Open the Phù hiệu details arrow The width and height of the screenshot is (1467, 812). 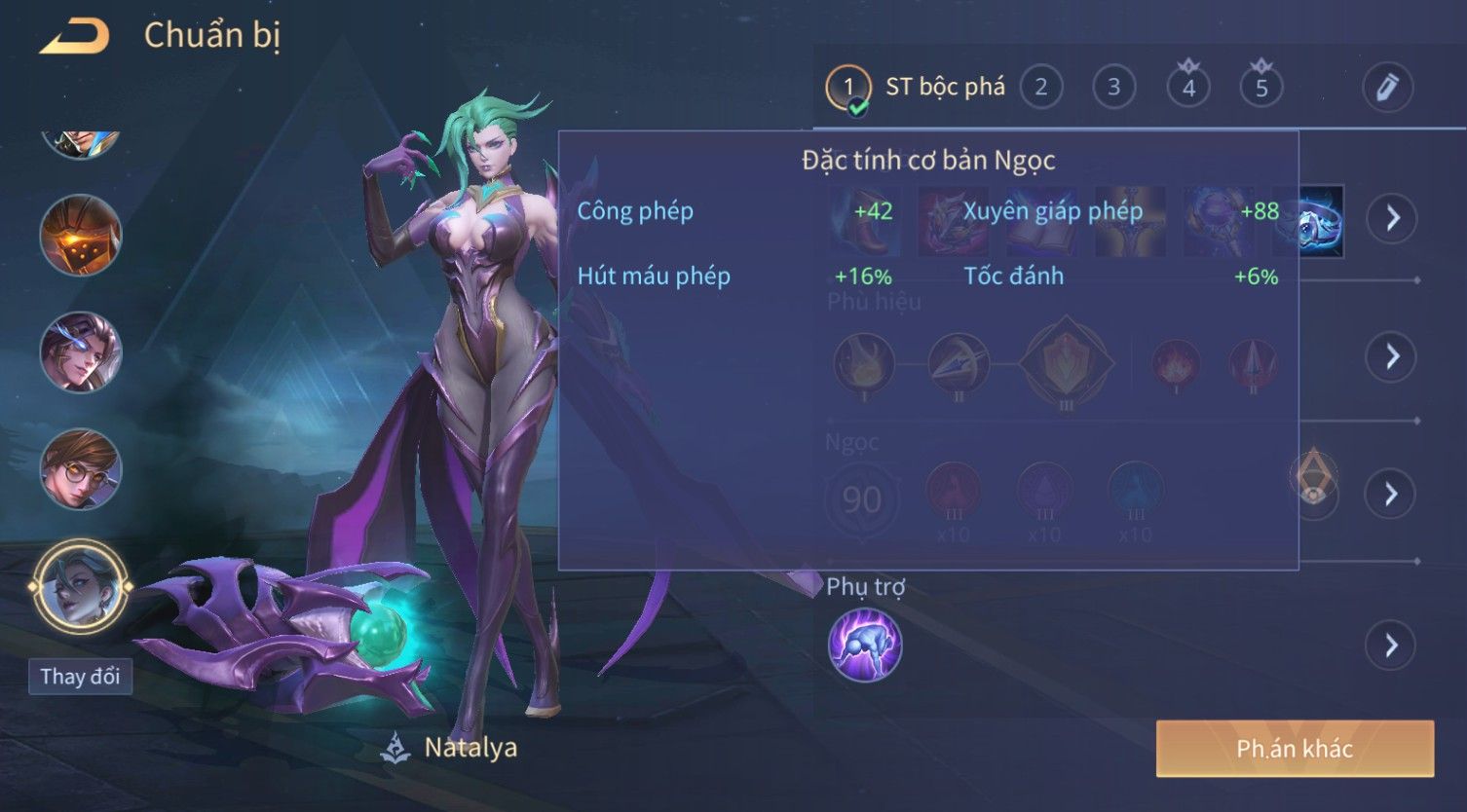point(1392,356)
